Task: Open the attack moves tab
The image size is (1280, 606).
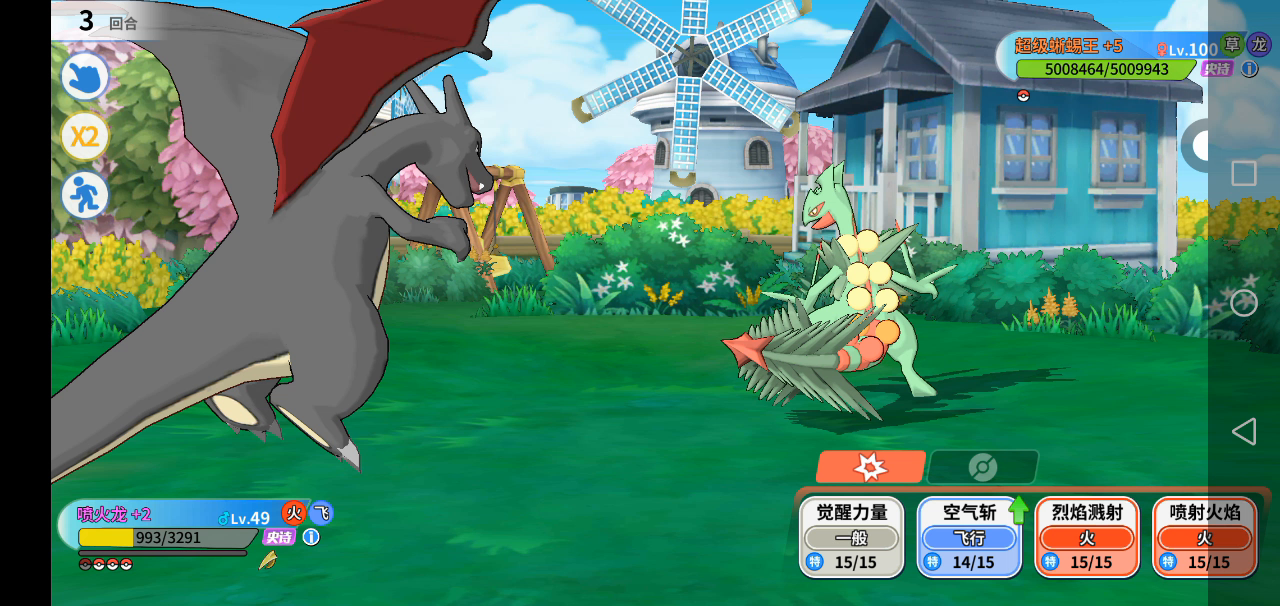Action: (870, 467)
